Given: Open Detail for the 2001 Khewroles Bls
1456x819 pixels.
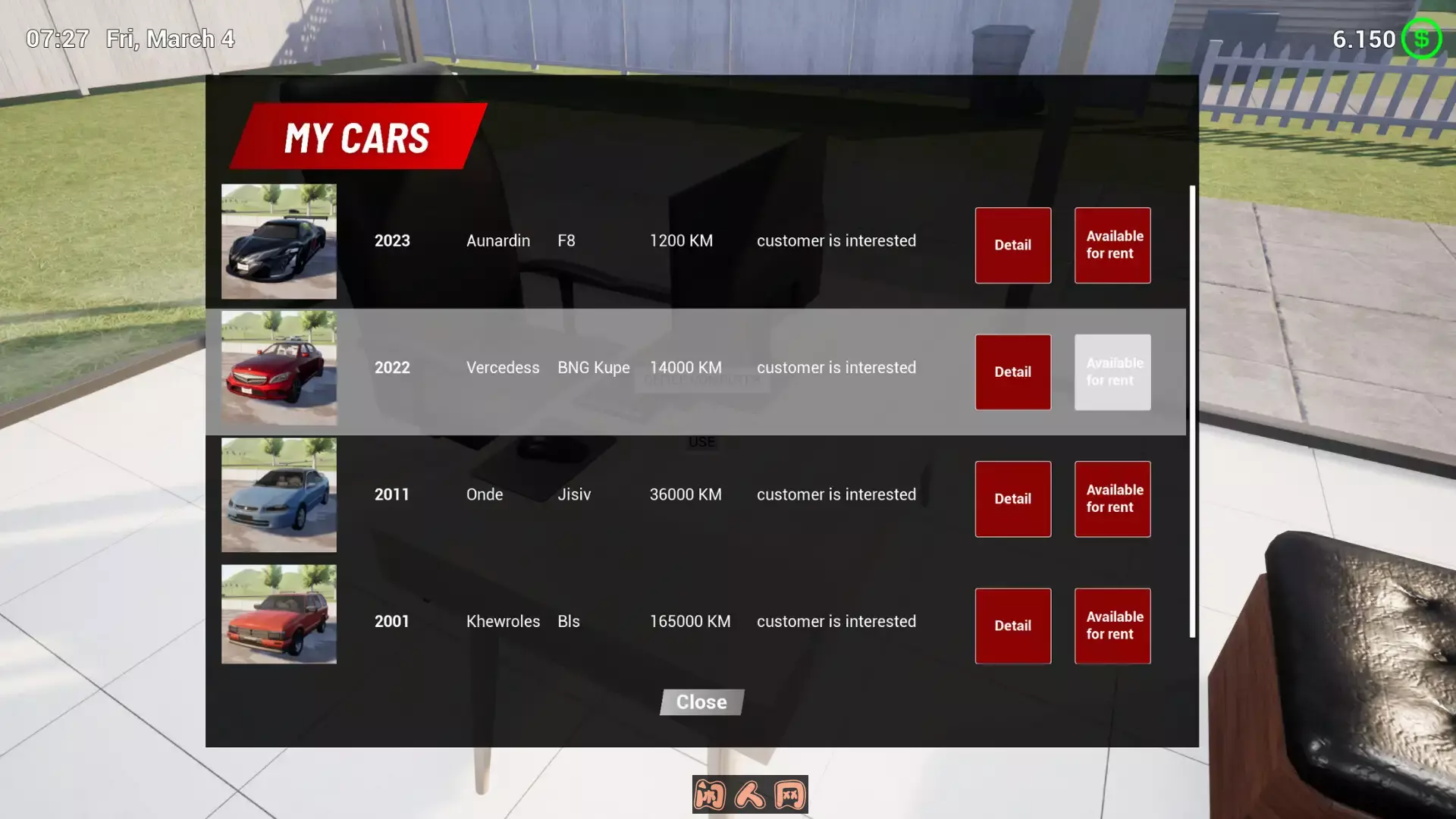Looking at the screenshot, I should point(1012,626).
